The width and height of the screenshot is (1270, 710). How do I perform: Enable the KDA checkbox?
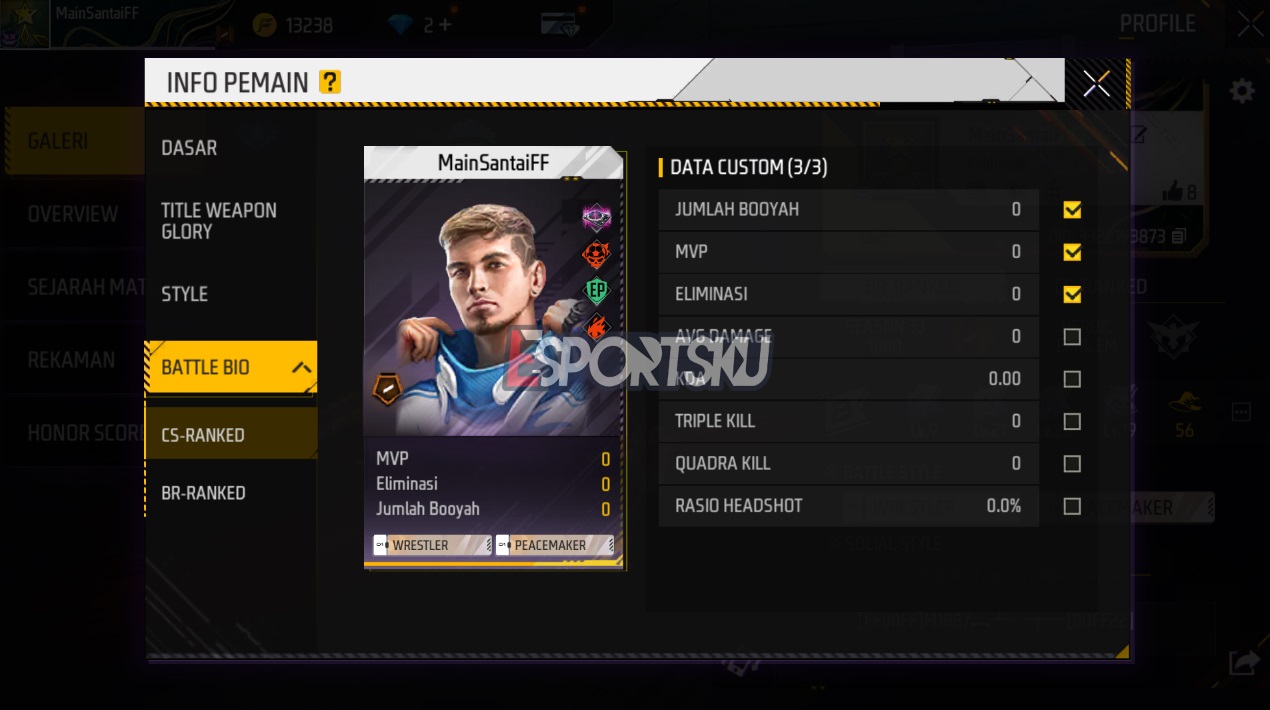coord(1072,379)
